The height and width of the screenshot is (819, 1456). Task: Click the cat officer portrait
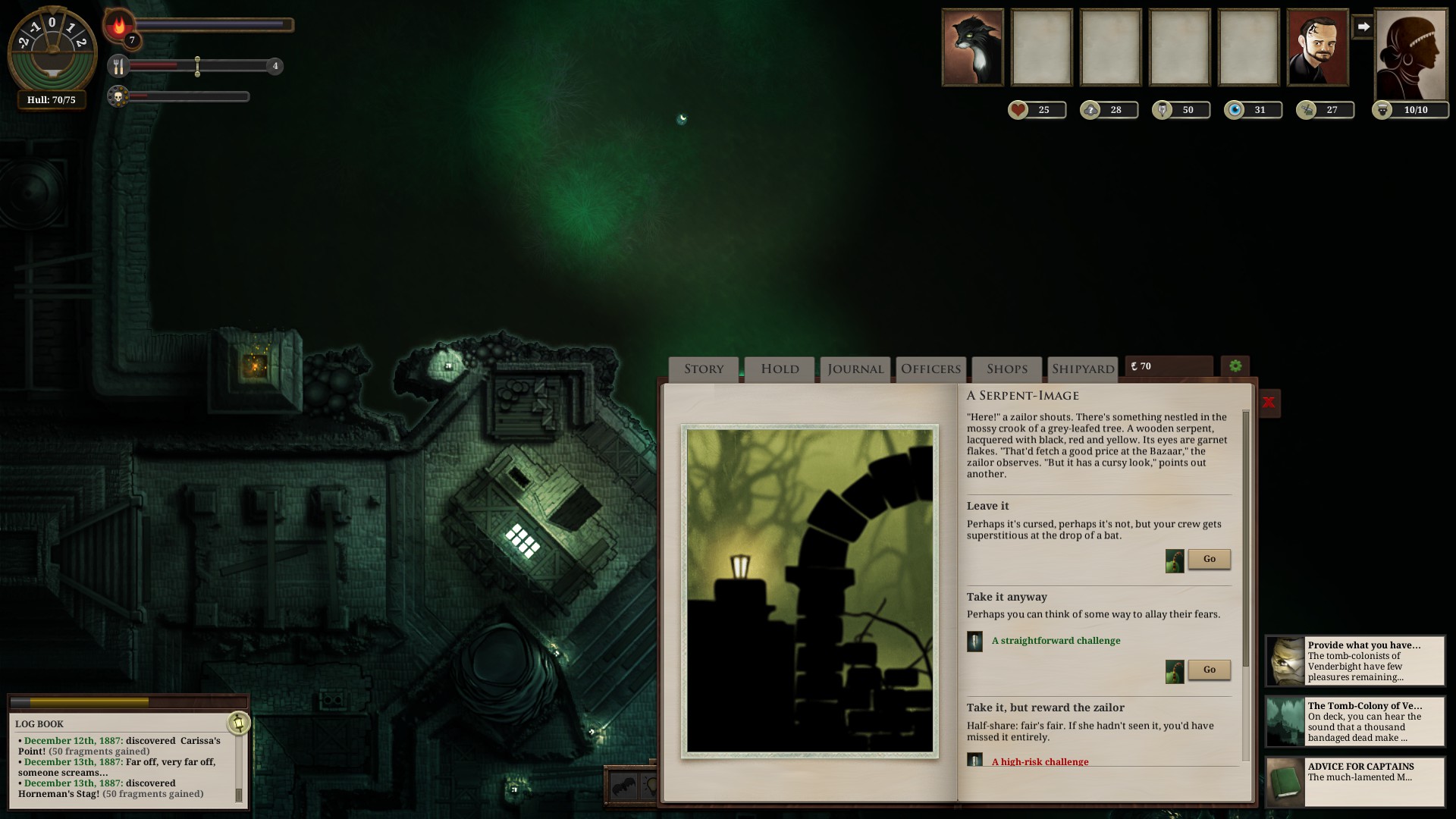pos(973,47)
